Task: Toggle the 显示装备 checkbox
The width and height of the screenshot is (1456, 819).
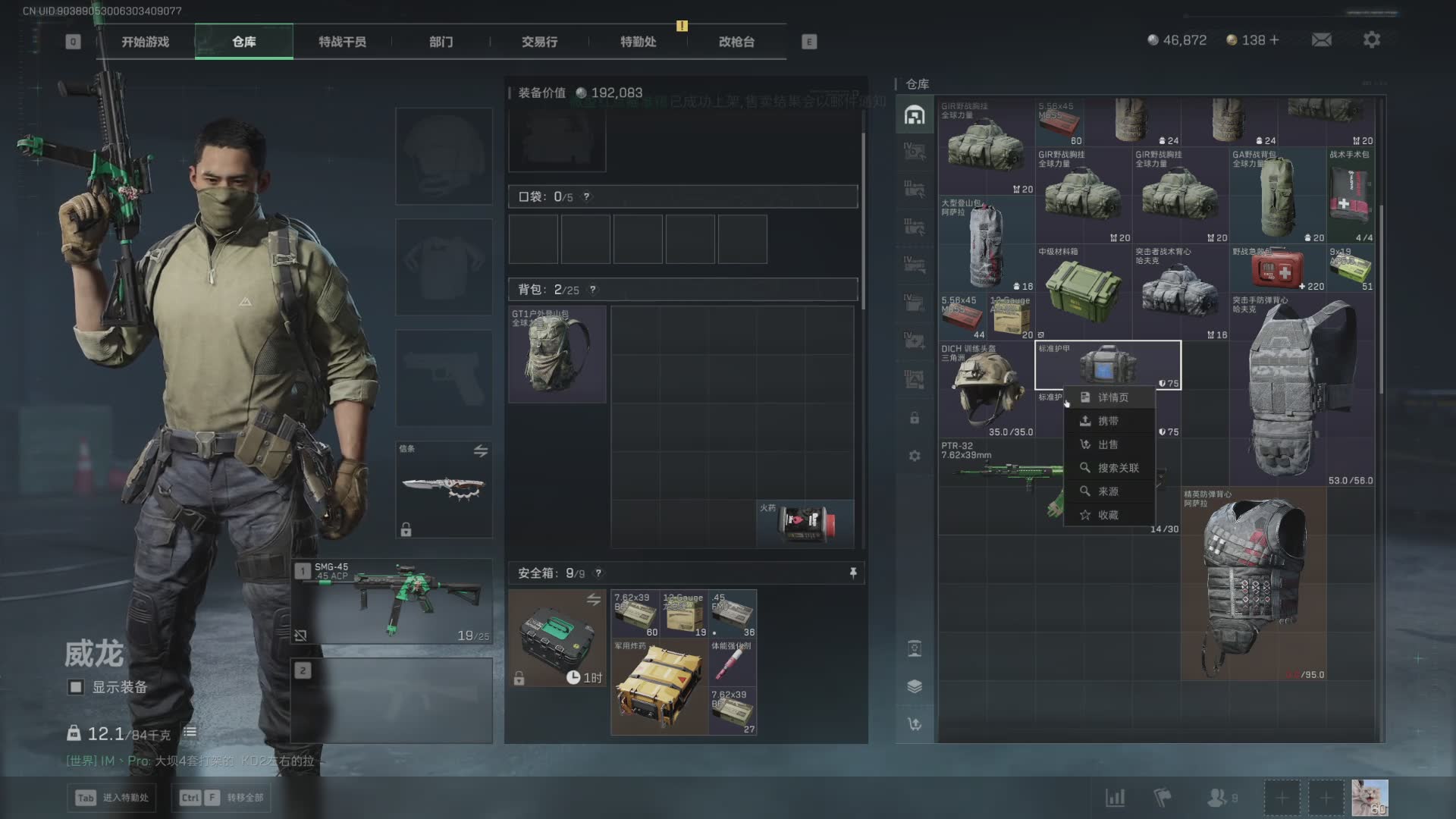Action: [76, 687]
